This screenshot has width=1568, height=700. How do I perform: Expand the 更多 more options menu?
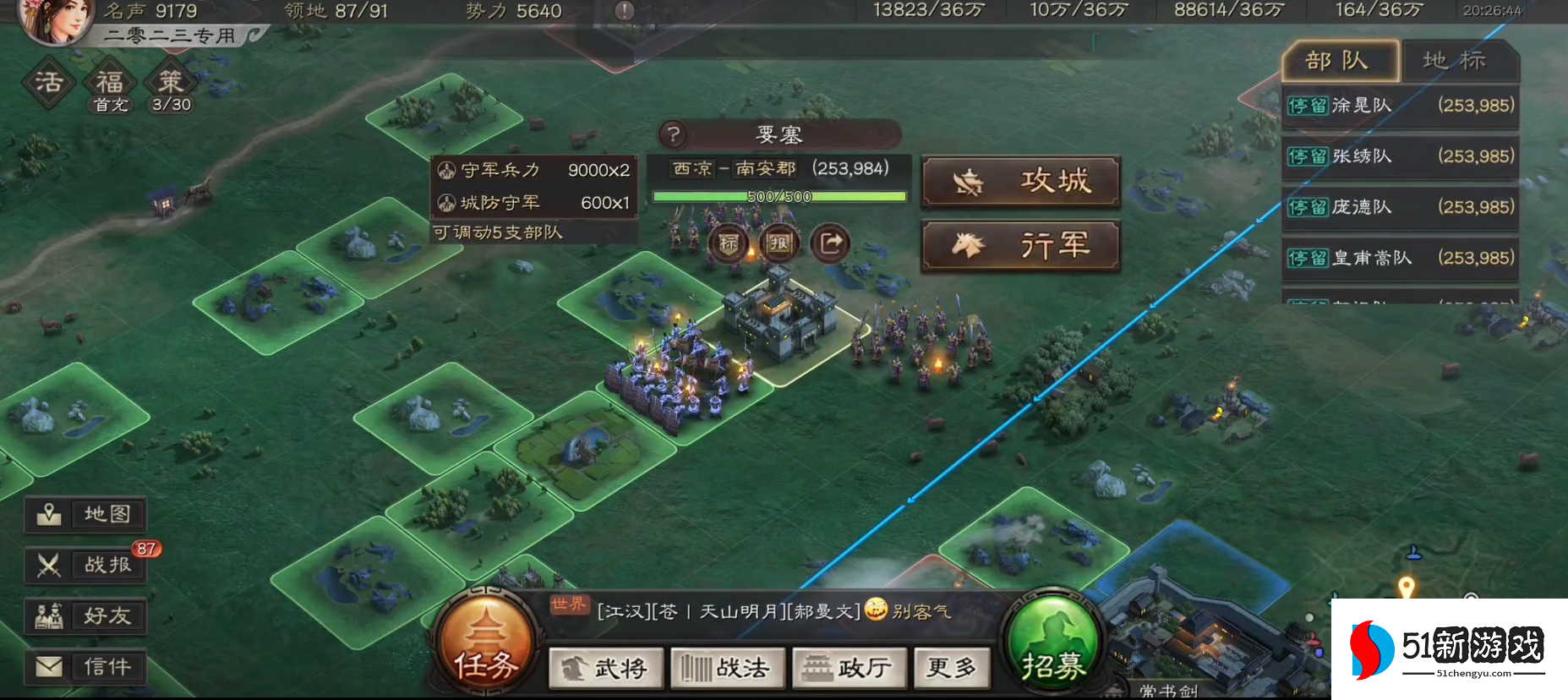[x=952, y=668]
